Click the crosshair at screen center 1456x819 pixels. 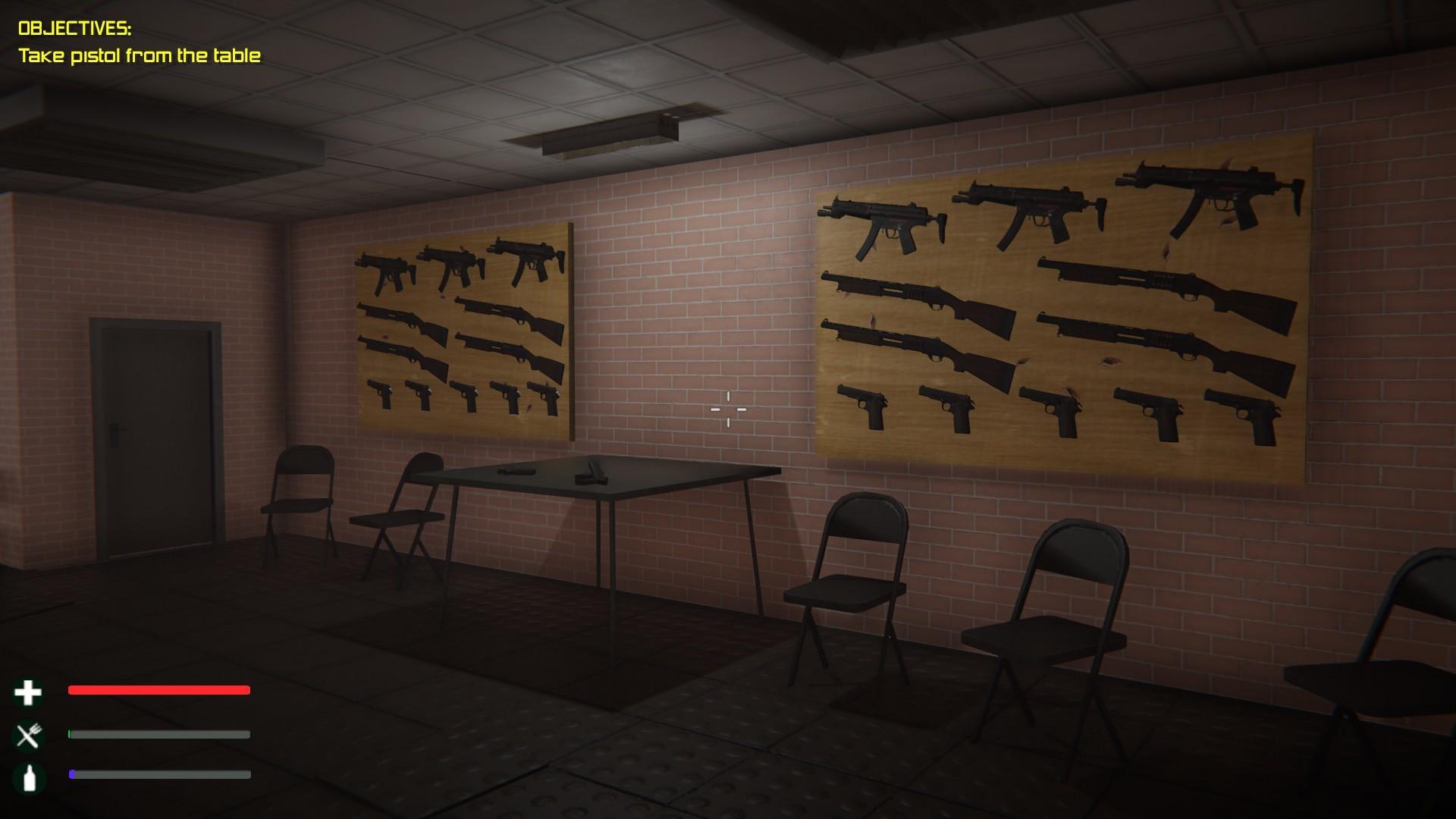click(x=728, y=409)
